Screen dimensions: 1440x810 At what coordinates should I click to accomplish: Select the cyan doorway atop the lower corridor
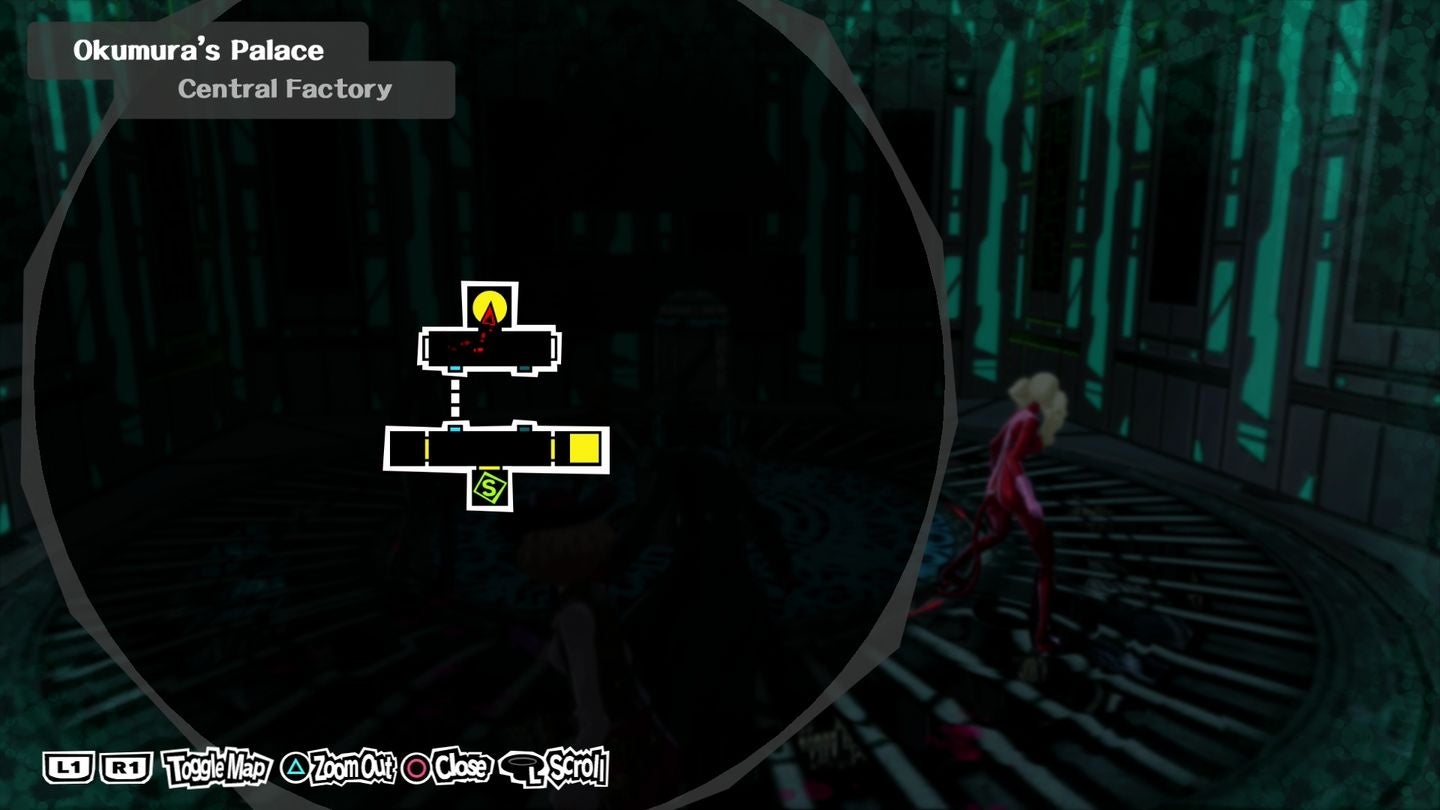click(x=455, y=429)
